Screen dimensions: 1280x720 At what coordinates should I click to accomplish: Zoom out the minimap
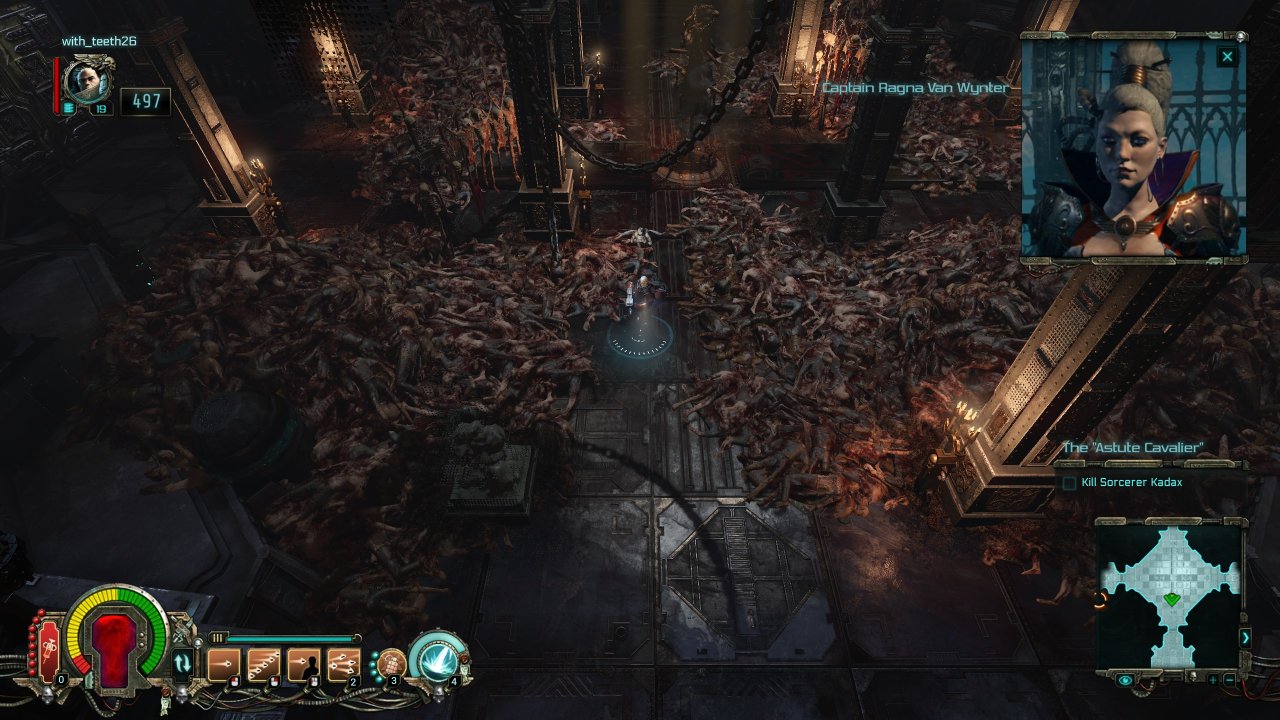coord(1229,680)
